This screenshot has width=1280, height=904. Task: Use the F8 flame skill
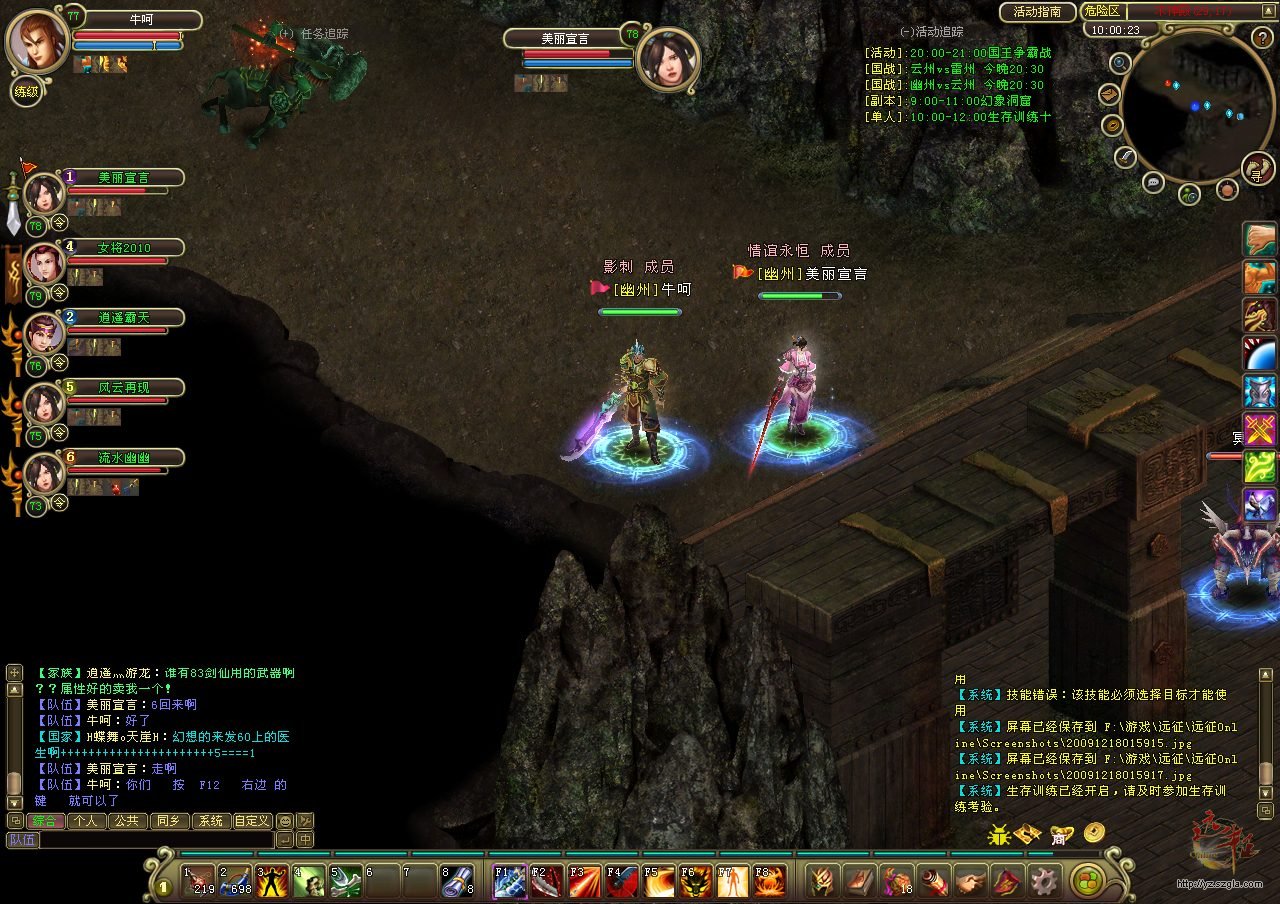coord(770,881)
